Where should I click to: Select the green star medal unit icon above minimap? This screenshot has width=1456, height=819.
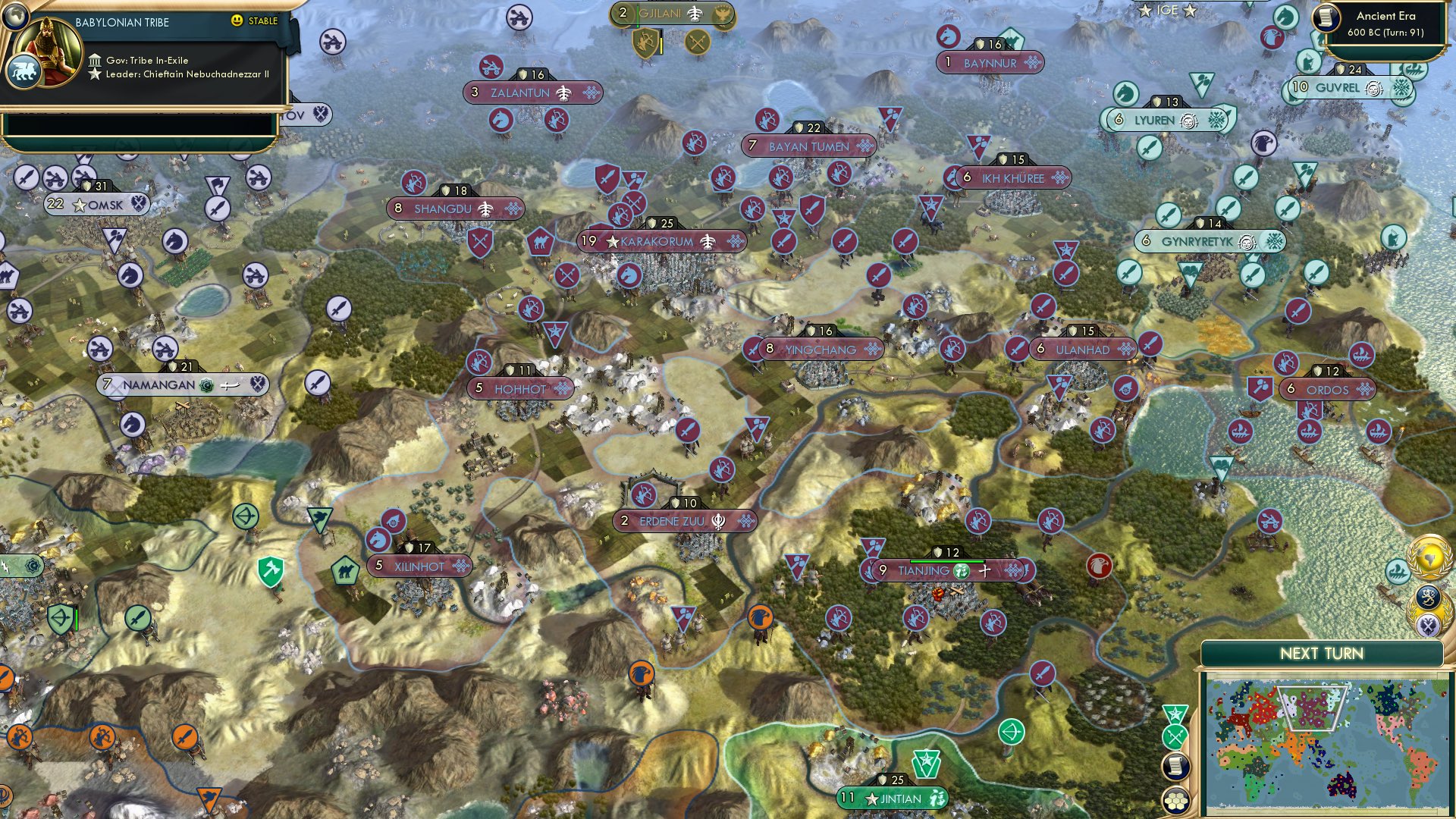click(x=1174, y=713)
